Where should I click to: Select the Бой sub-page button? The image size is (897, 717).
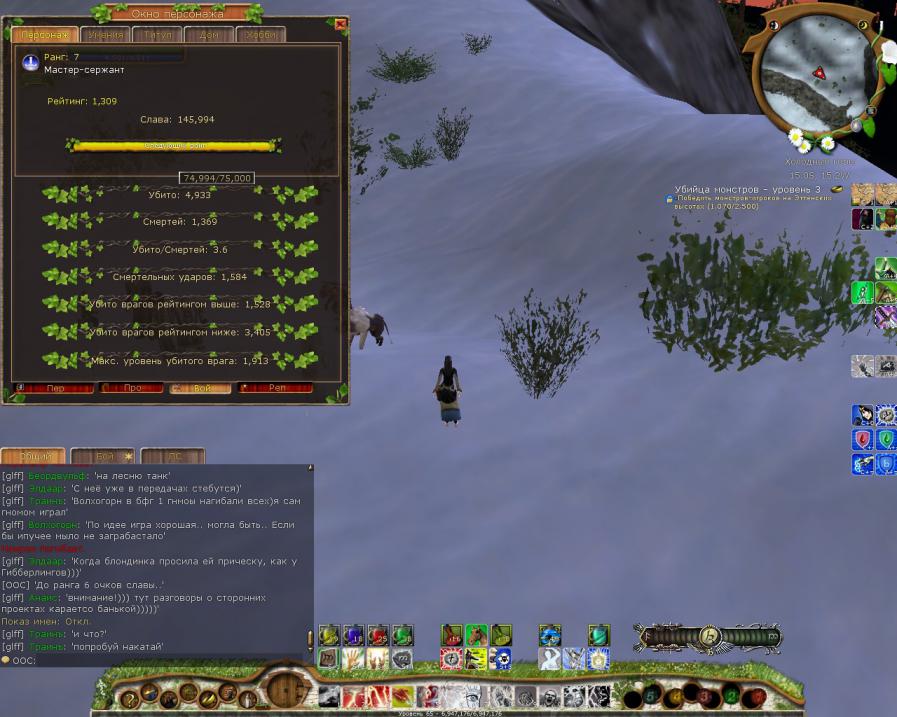[202, 388]
